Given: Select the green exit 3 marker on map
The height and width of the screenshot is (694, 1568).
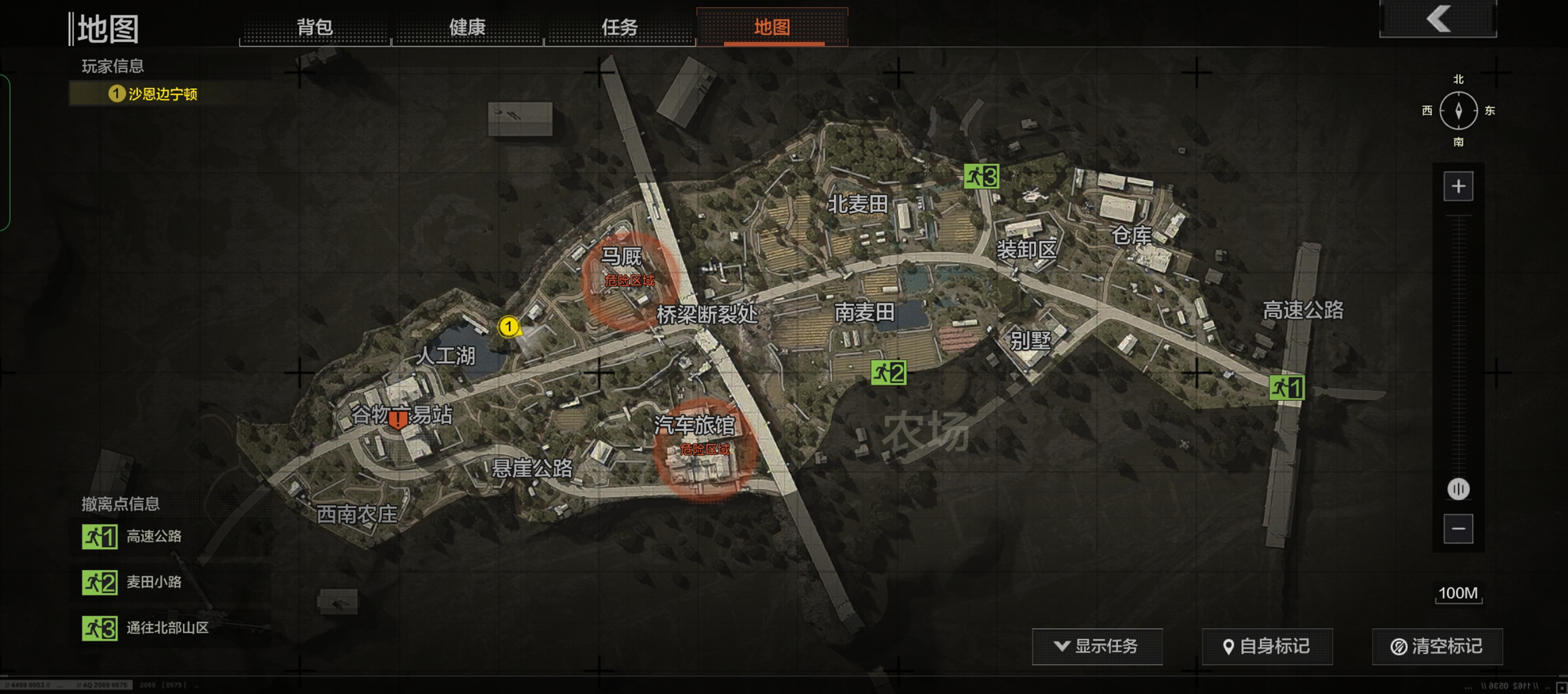Looking at the screenshot, I should 981,176.
